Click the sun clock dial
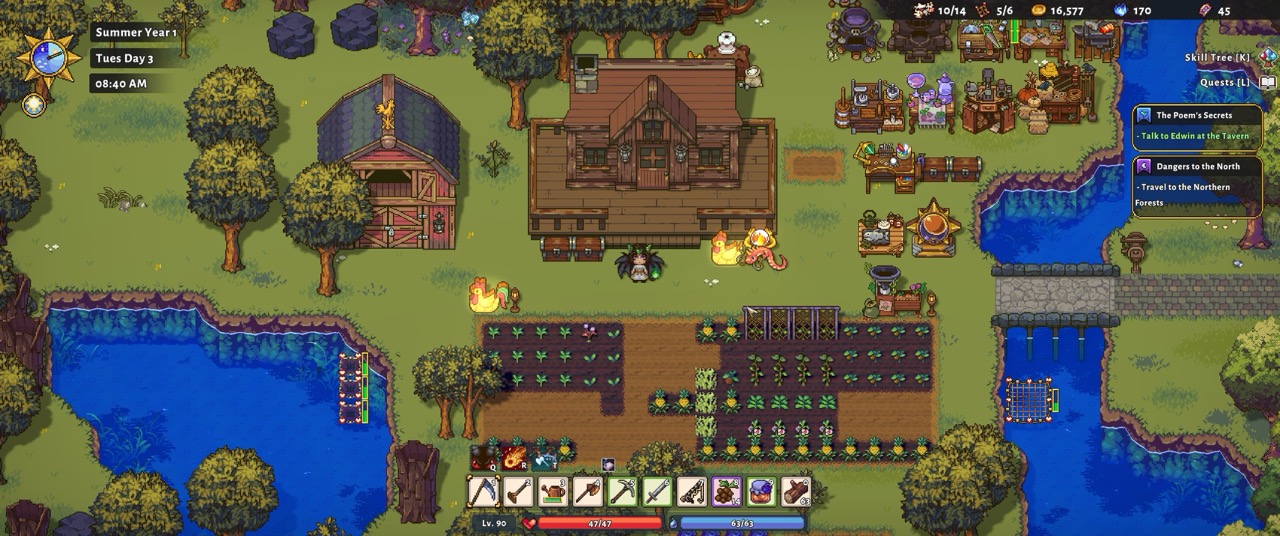1280x536 pixels. [x=49, y=56]
